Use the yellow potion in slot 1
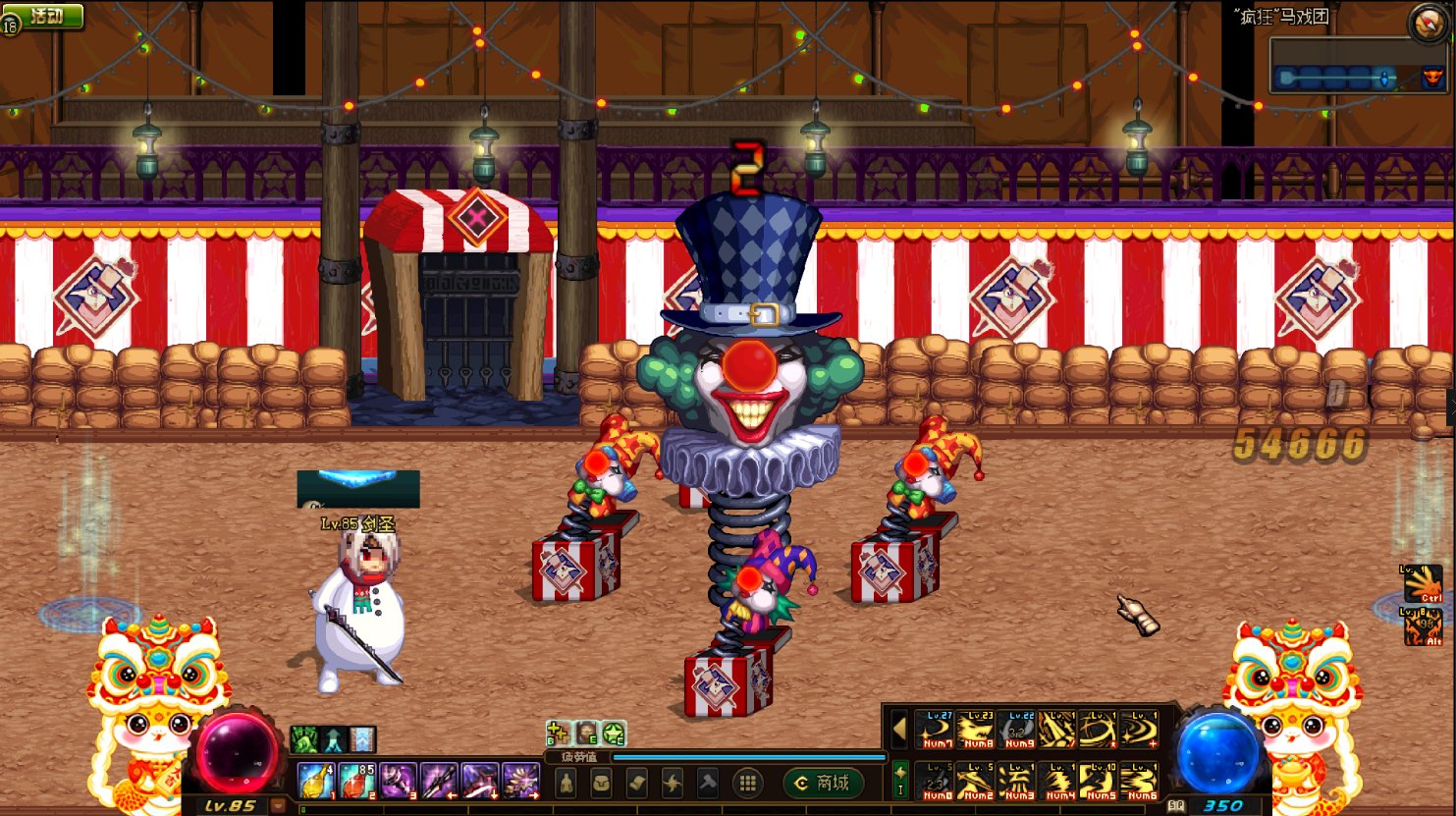1456x816 pixels. click(316, 782)
